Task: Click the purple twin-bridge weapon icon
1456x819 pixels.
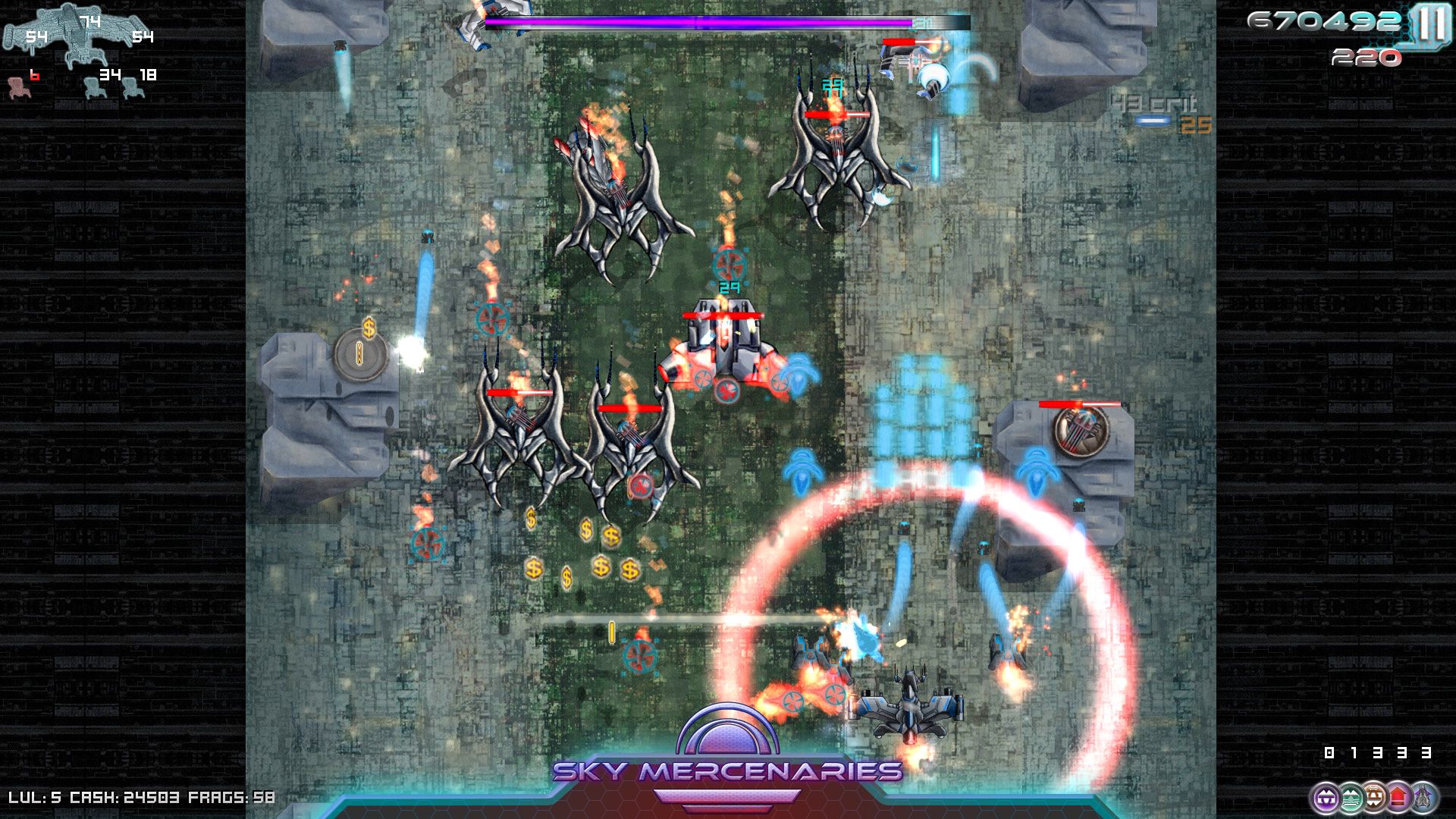Action: point(1327,797)
